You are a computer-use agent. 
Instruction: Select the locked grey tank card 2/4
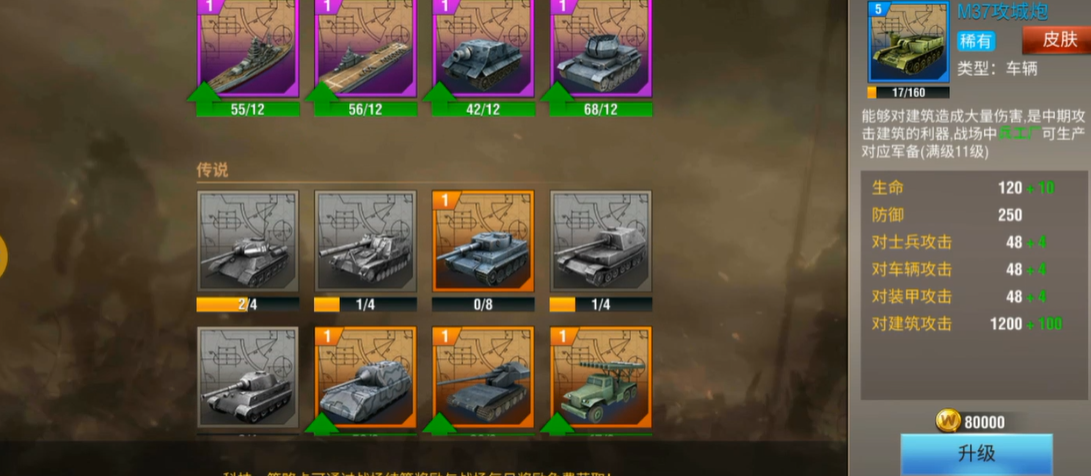[x=248, y=240]
